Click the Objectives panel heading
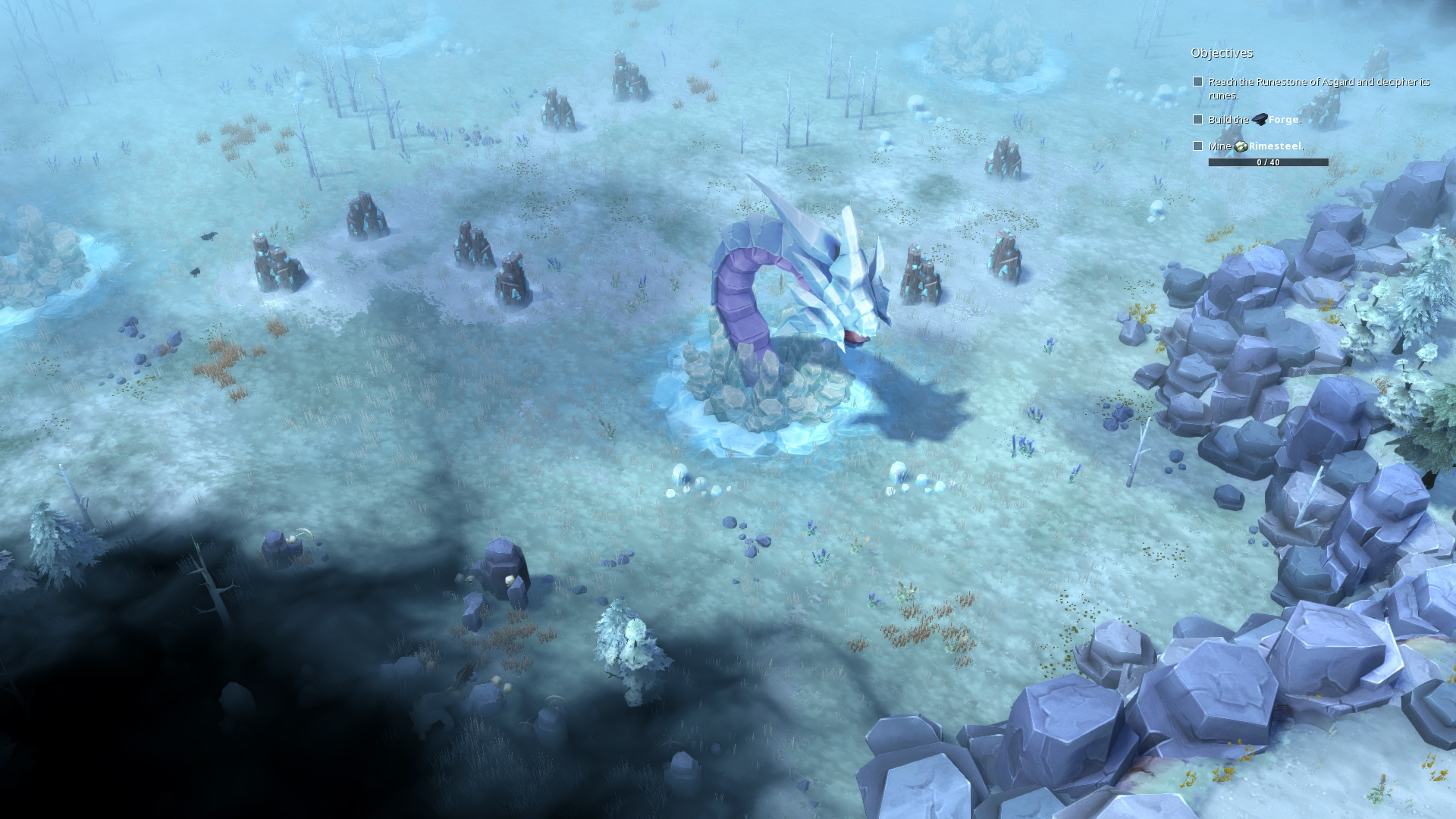Screen dimensions: 1456x819 1222,52
